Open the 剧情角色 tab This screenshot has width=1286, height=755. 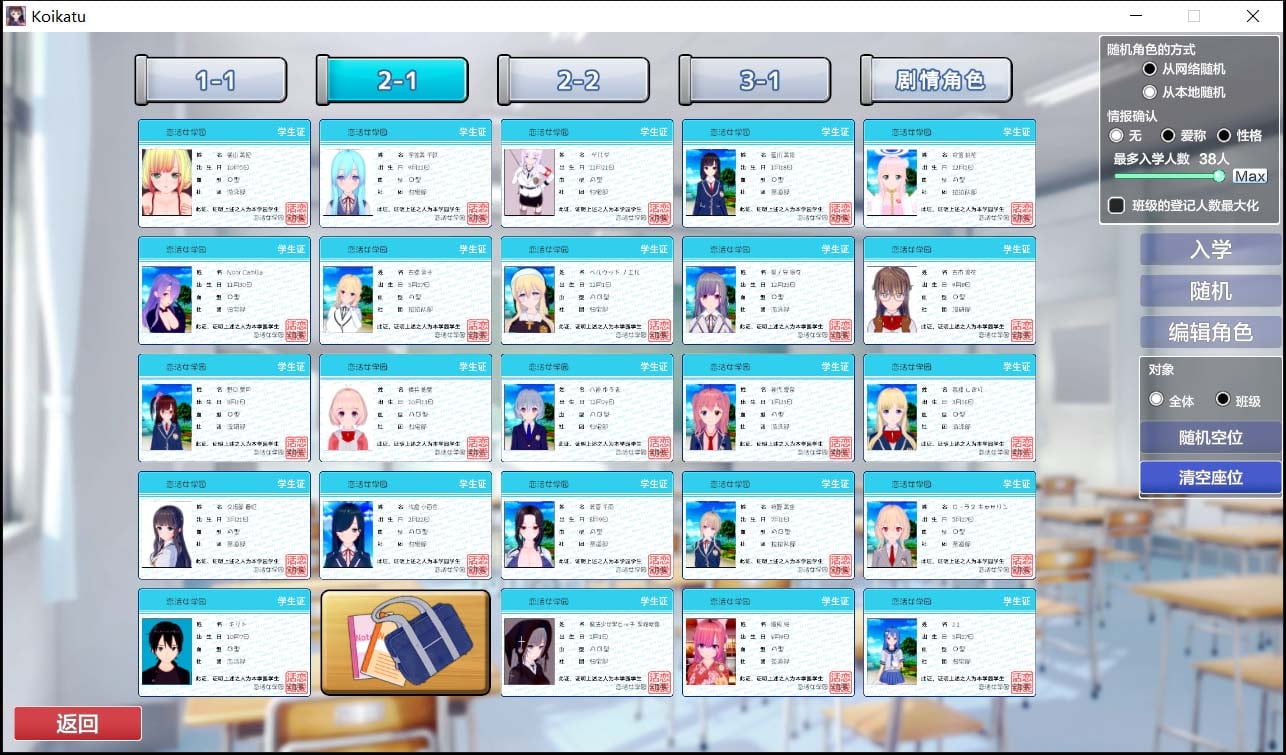936,78
